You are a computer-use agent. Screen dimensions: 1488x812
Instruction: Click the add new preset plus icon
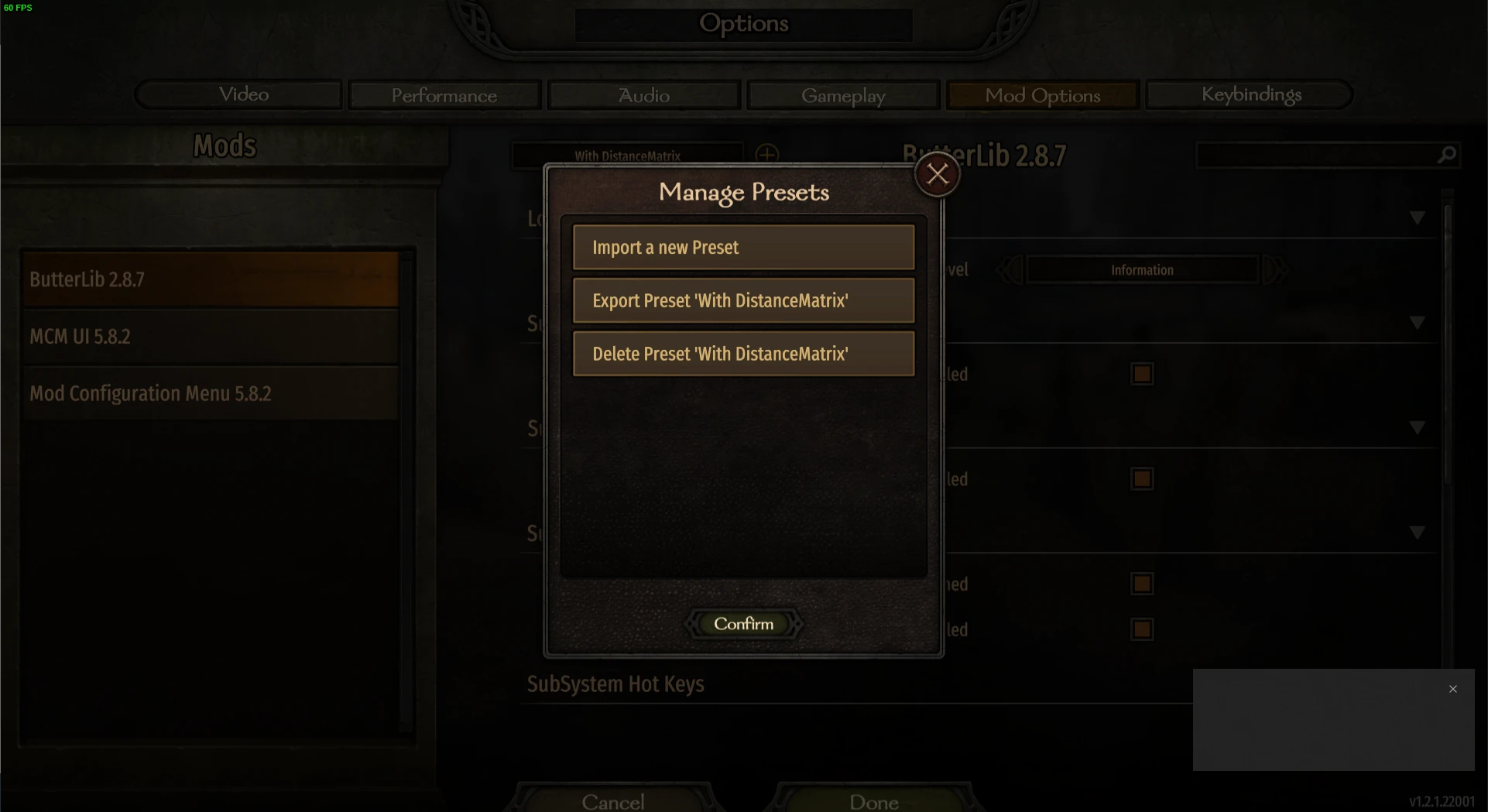[x=767, y=154]
